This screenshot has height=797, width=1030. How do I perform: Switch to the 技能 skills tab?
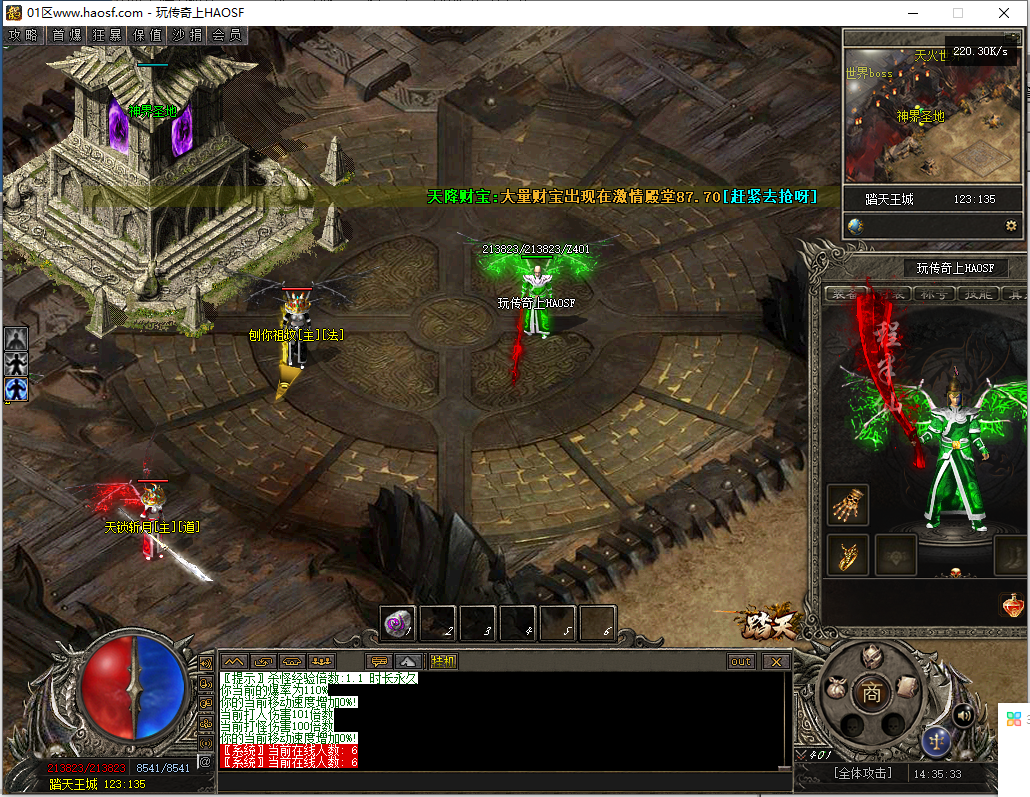point(976,293)
